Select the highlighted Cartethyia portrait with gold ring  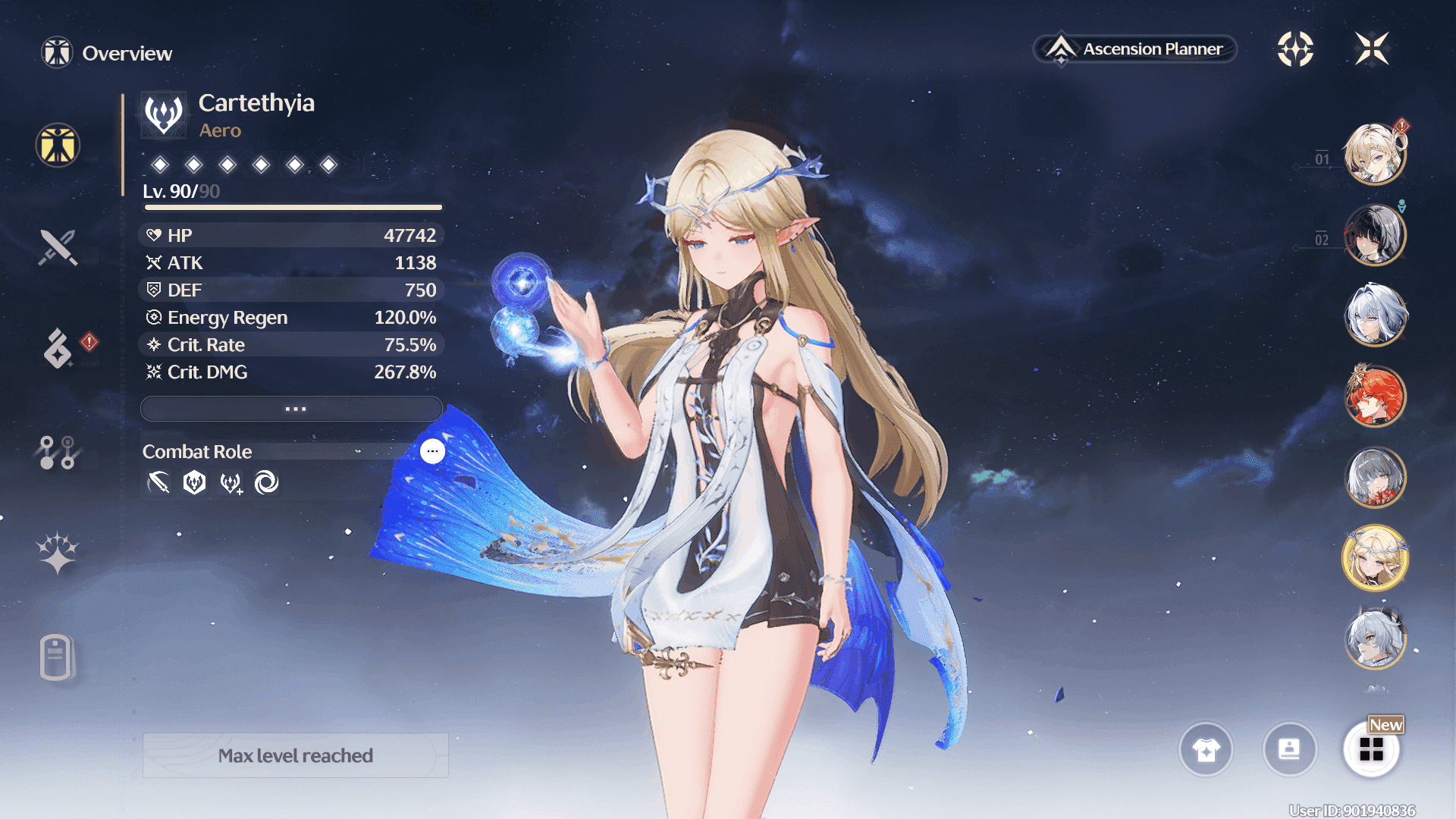(1375, 559)
